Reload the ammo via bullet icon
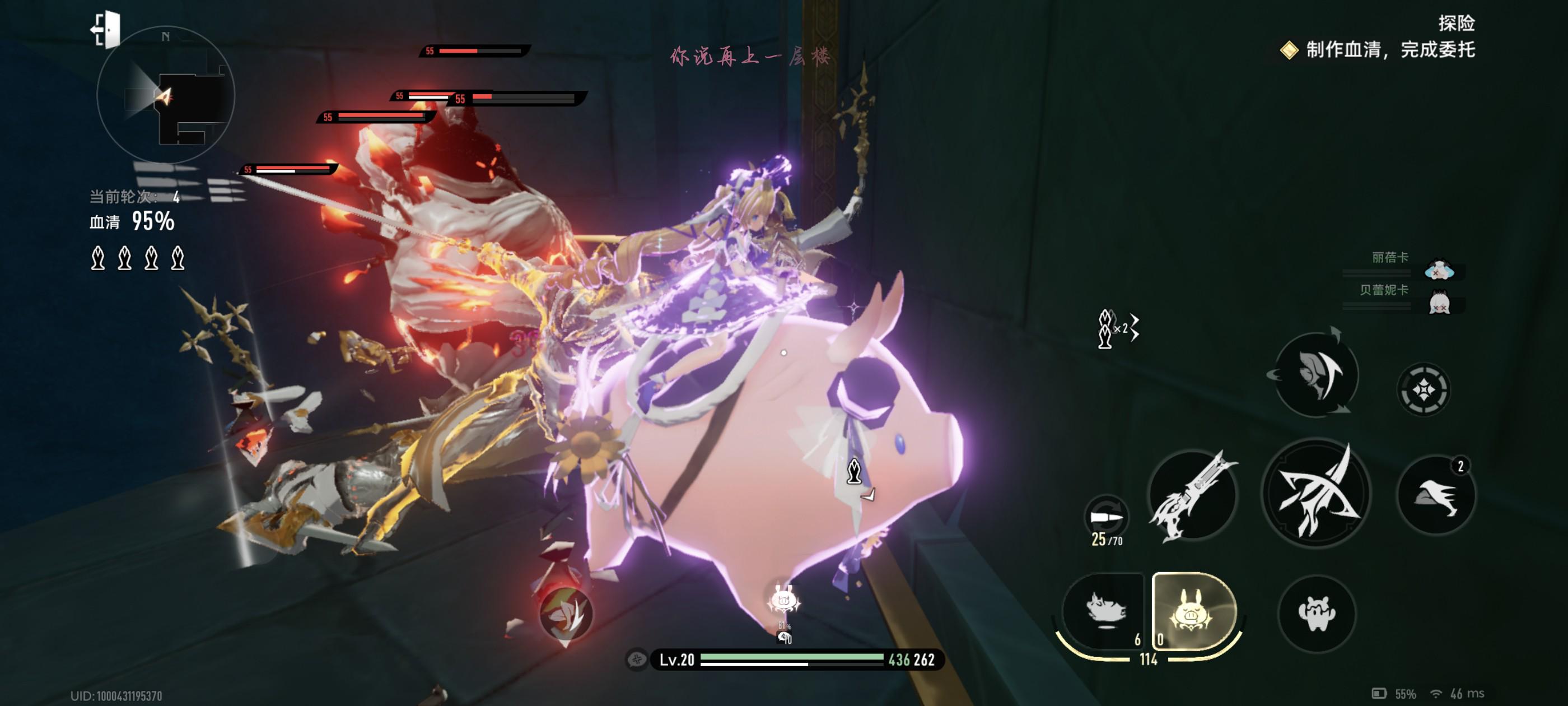 [1106, 518]
